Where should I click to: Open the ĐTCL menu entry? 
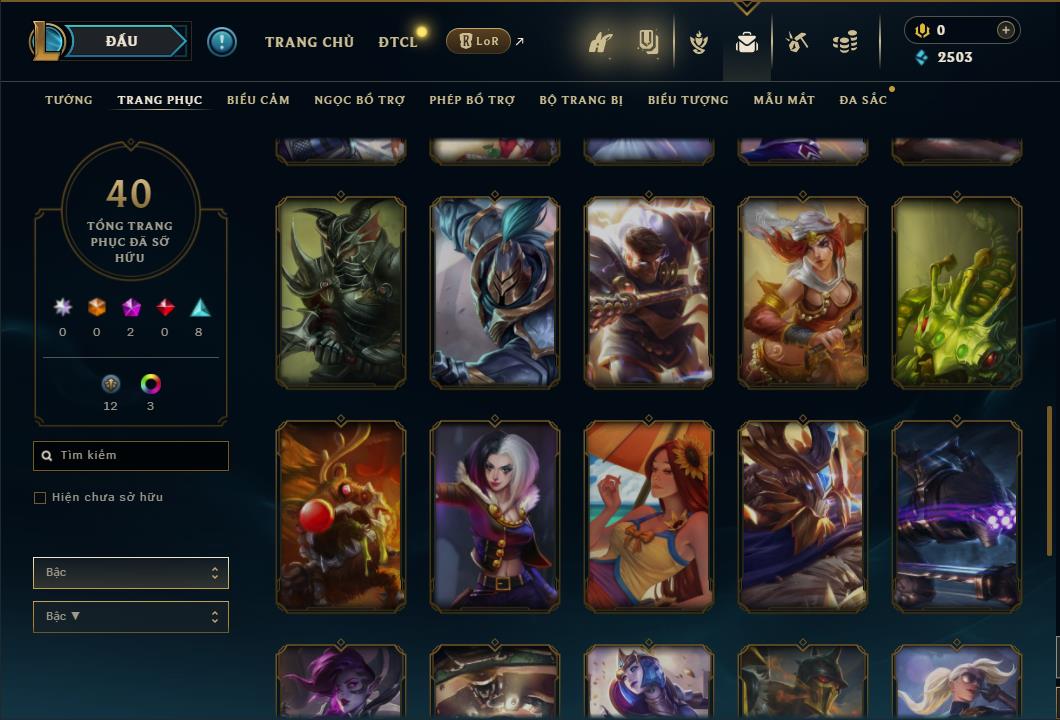[x=398, y=42]
